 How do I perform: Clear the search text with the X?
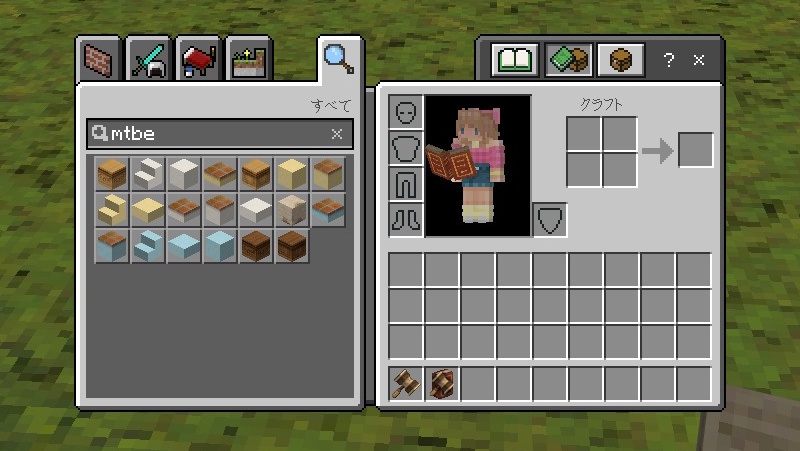coord(337,133)
